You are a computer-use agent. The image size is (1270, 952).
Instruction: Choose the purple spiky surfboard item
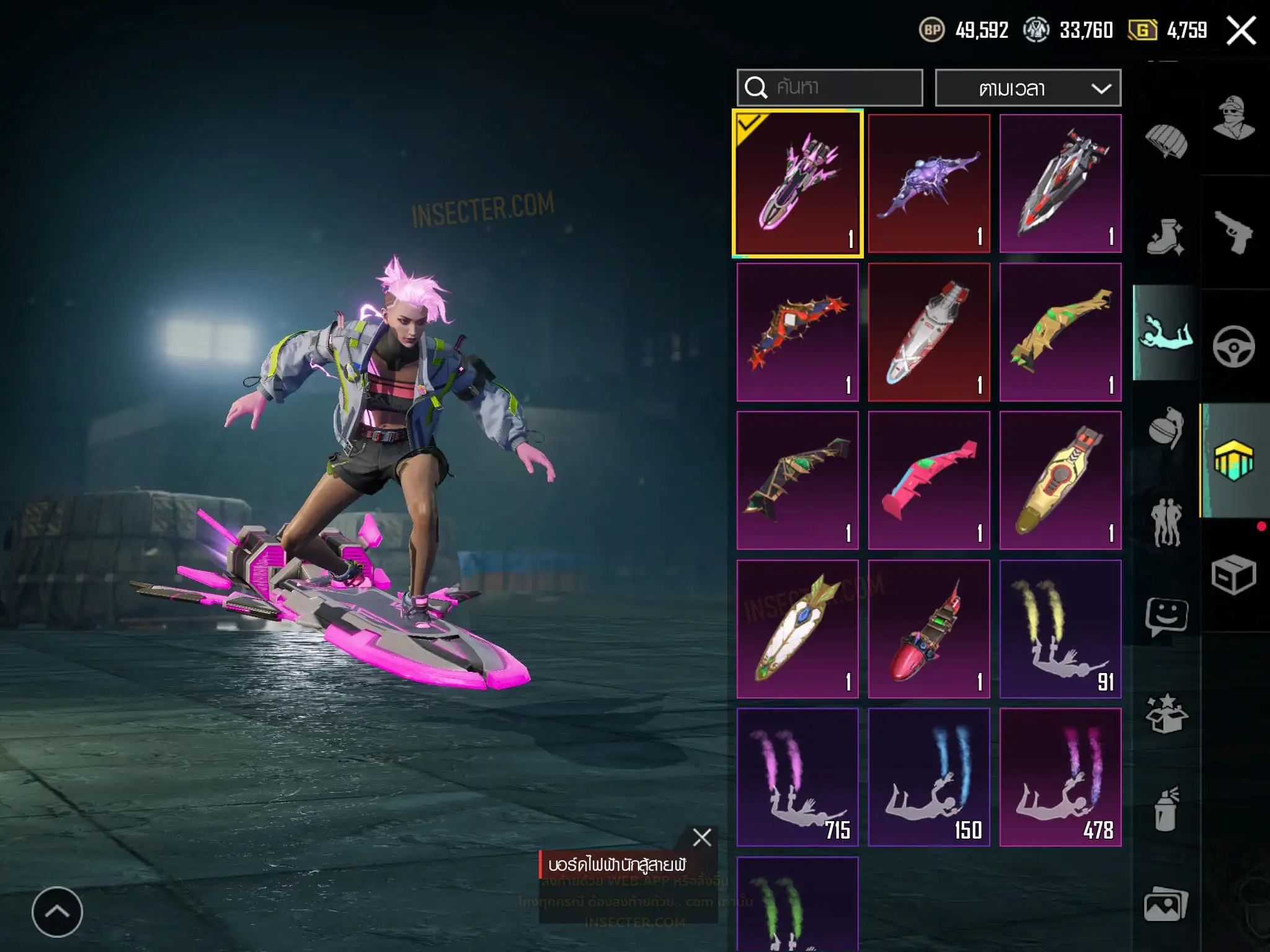(929, 183)
